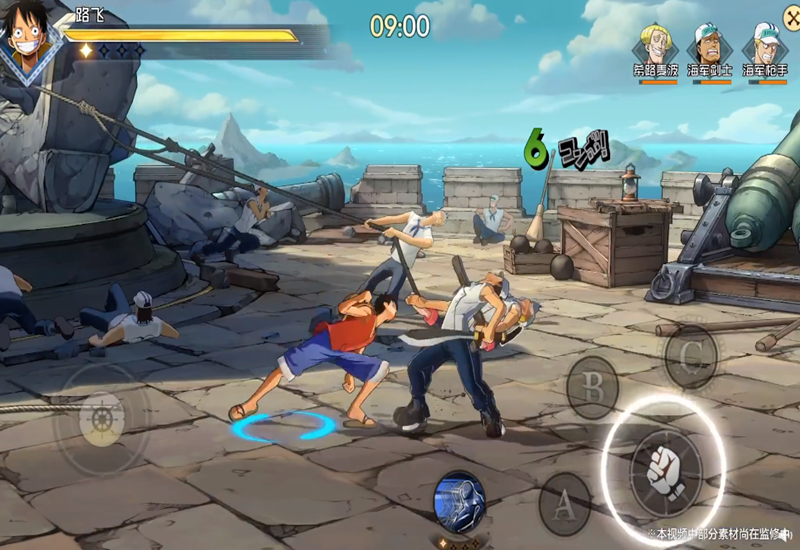Screen dimensions: 800x550
Task: Choose the 海军剑士 enemy portrait
Action: 710,45
